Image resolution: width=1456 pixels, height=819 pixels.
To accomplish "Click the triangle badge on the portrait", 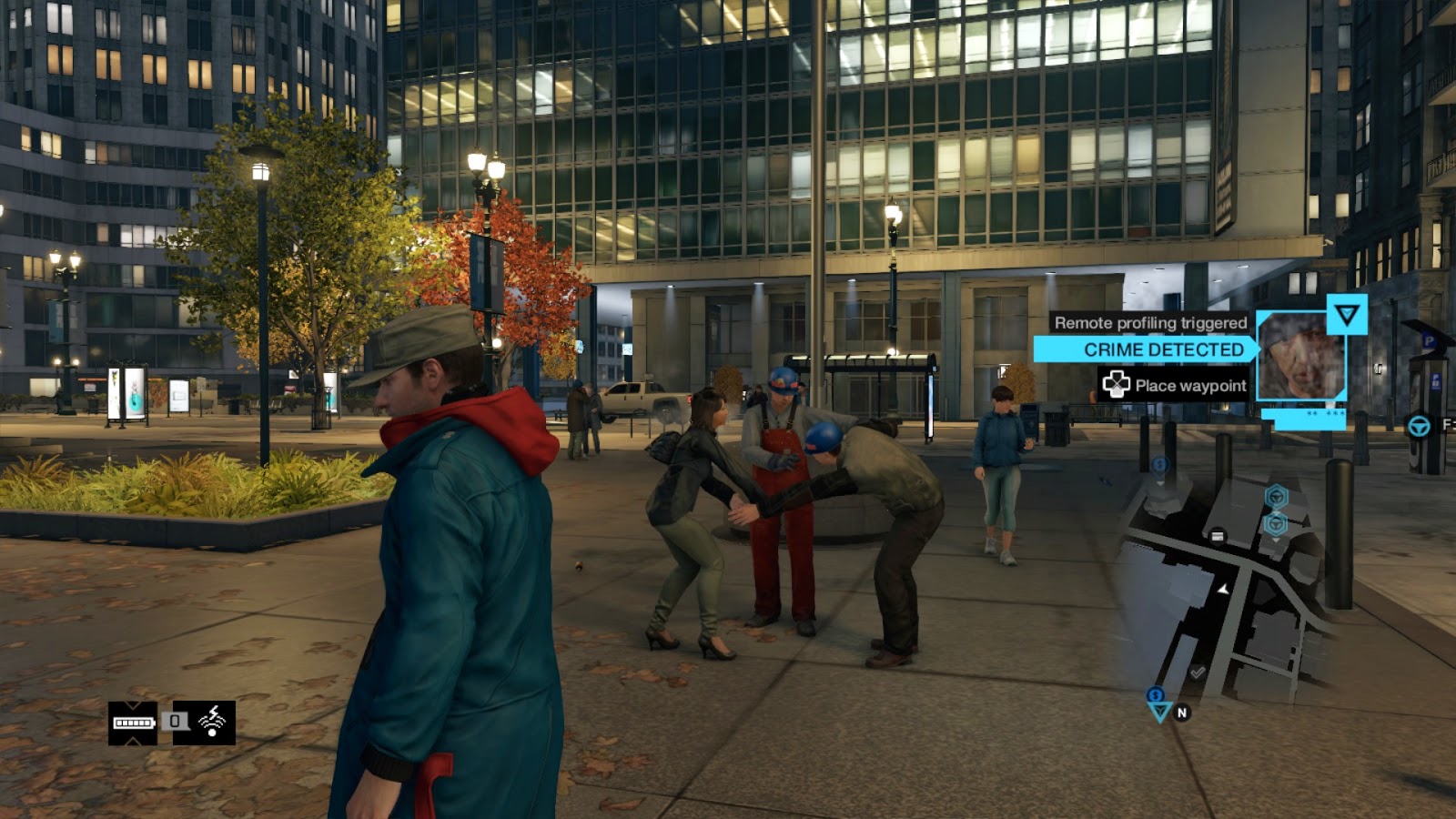I will (1346, 315).
